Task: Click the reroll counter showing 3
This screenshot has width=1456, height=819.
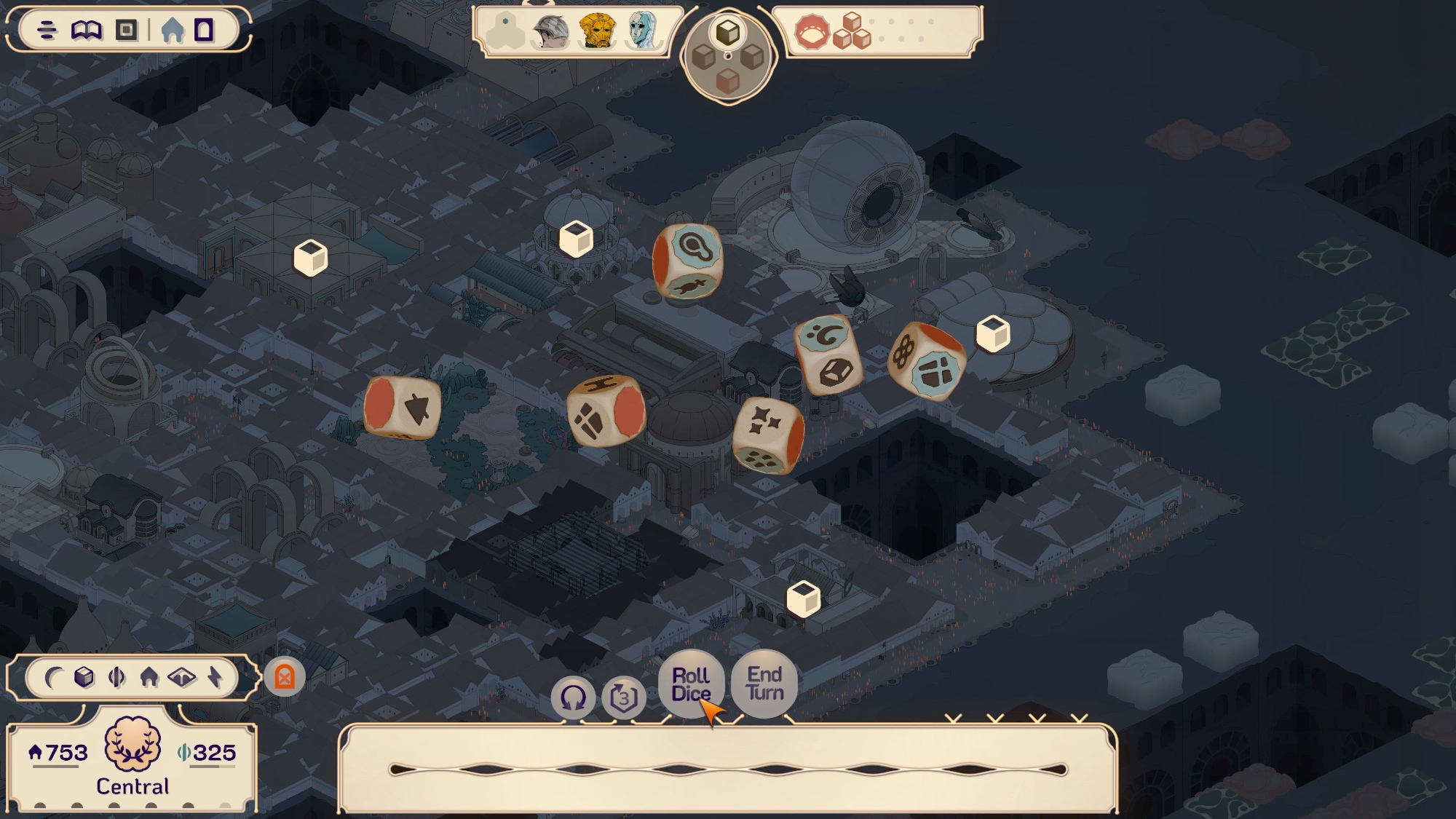Action: point(624,698)
